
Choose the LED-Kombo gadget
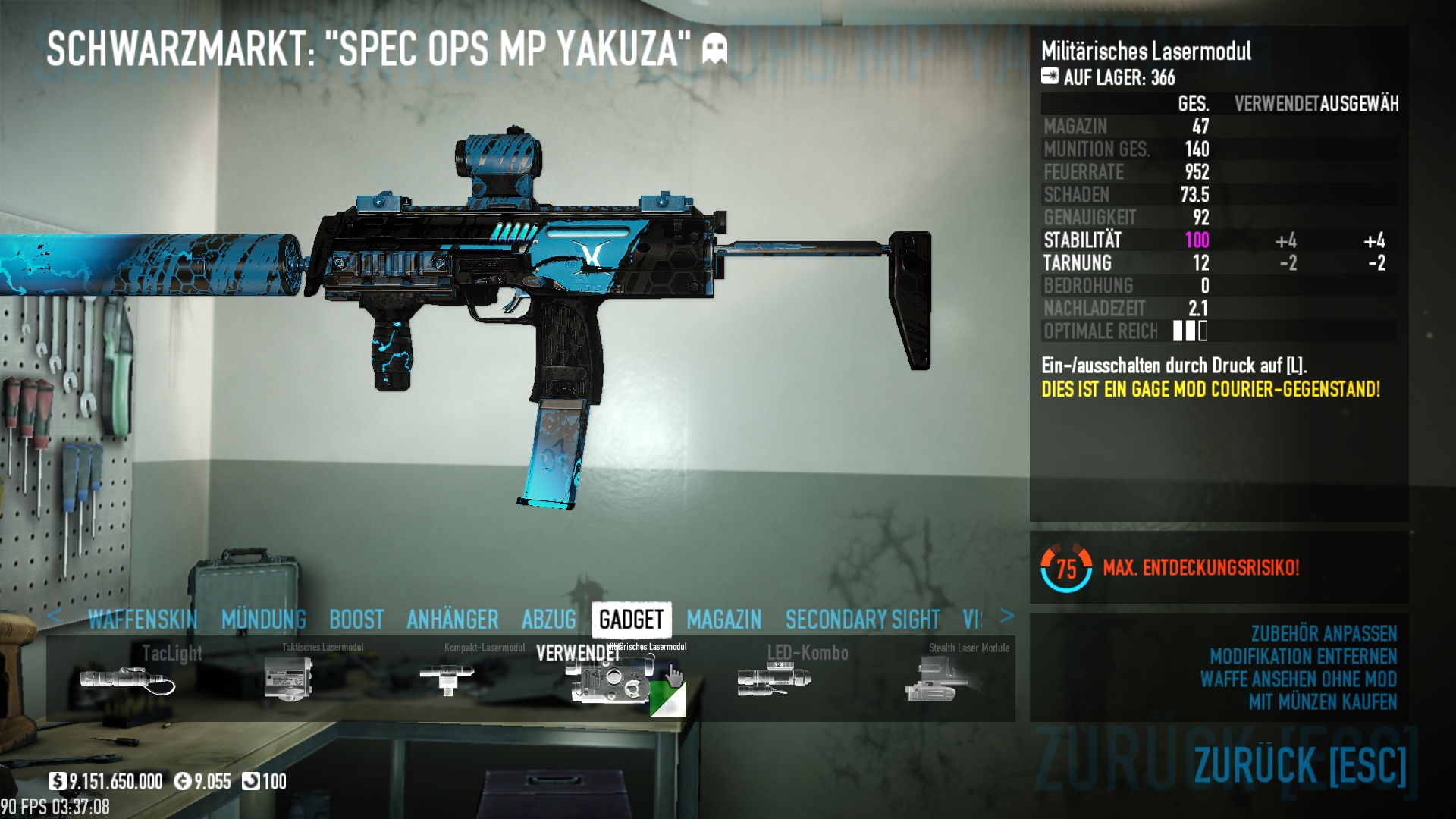pos(774,679)
